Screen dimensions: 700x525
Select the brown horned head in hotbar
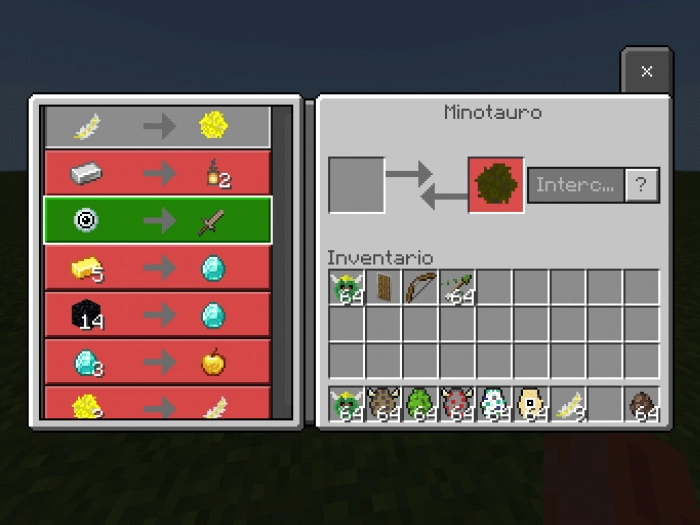tap(385, 404)
